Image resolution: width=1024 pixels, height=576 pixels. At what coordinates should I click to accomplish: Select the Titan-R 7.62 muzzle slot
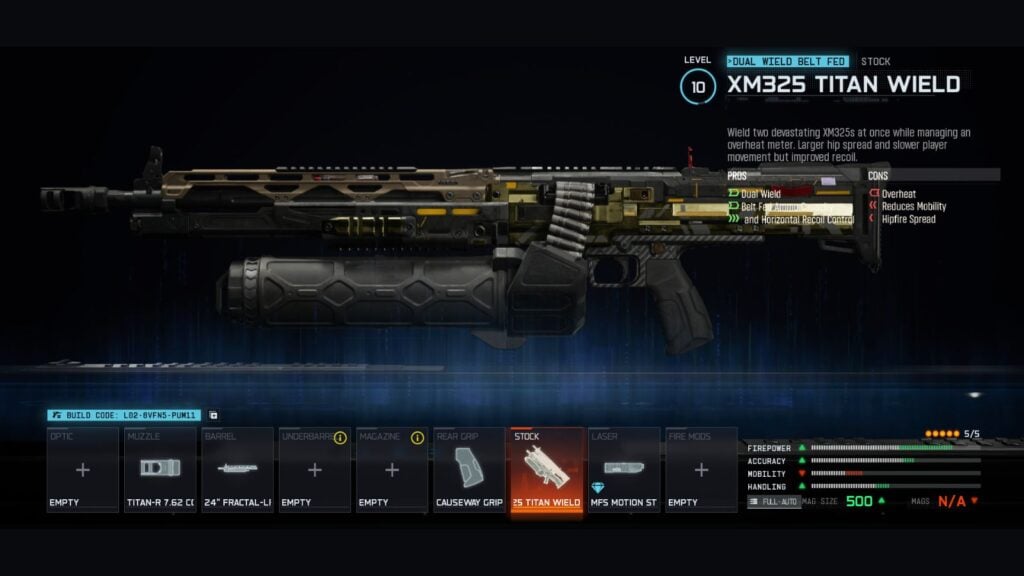tap(160, 470)
